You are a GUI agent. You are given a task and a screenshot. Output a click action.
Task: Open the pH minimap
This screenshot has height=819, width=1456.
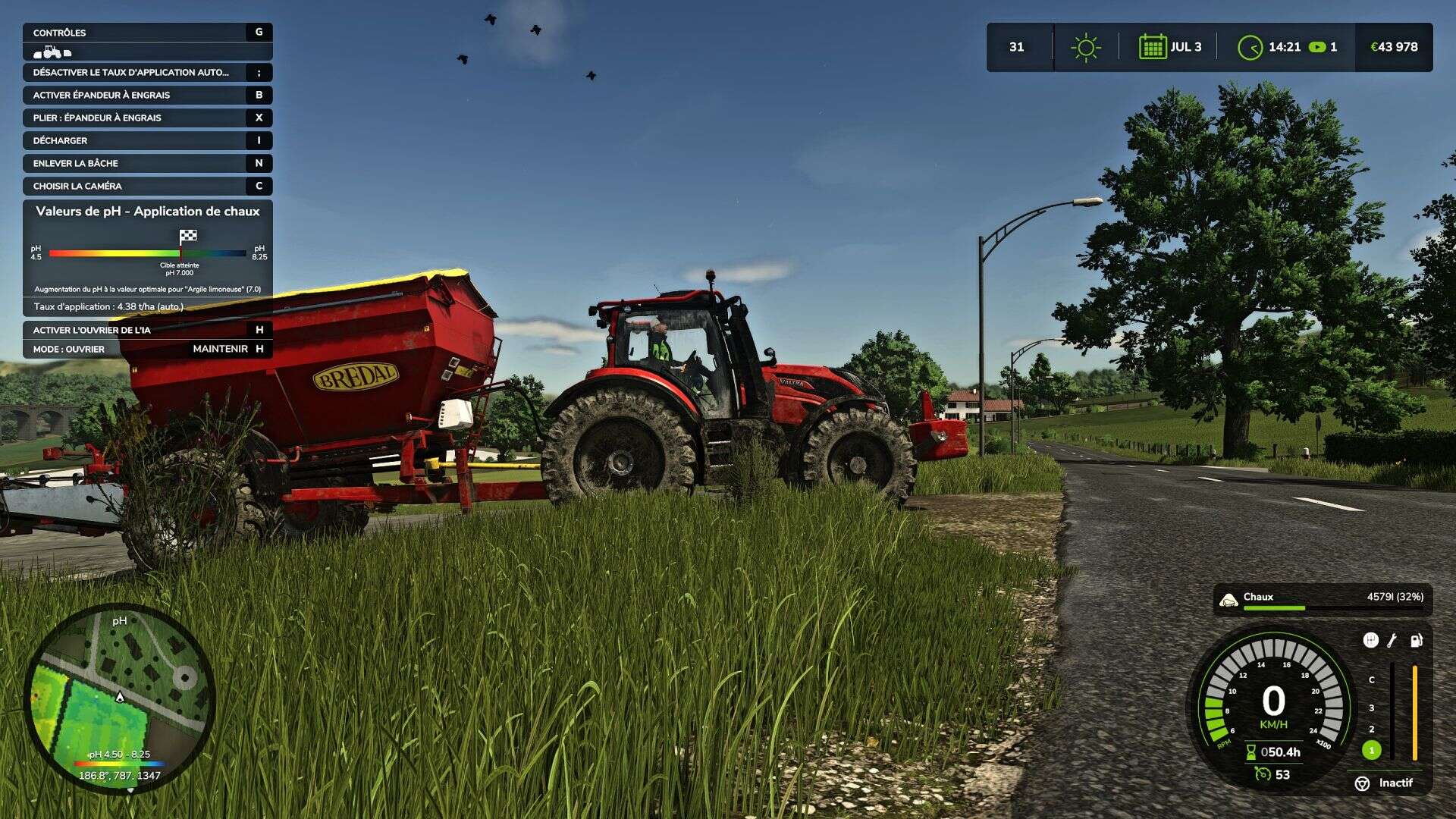pyautogui.click(x=120, y=698)
